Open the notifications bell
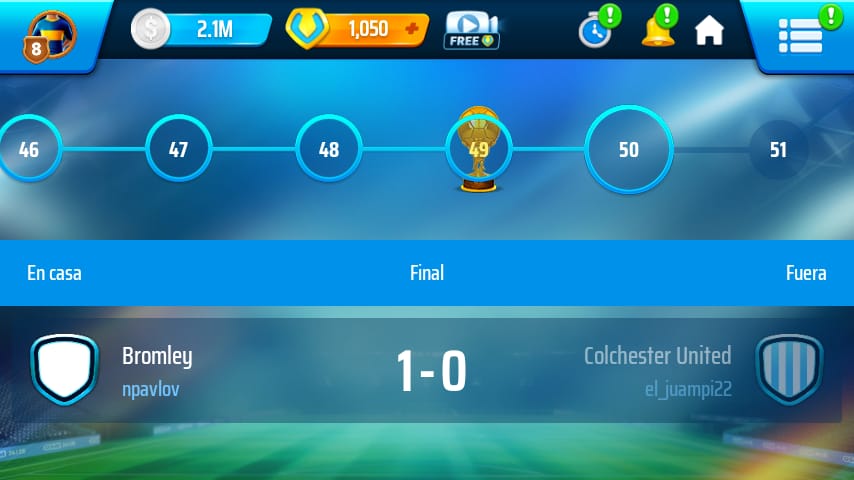This screenshot has width=854, height=480. click(x=657, y=30)
